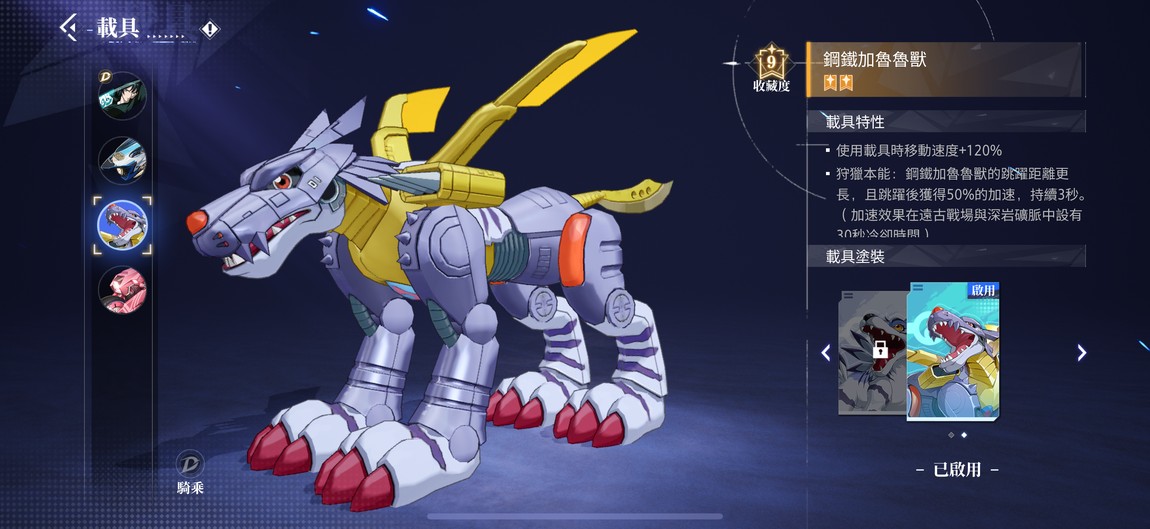The width and height of the screenshot is (1150, 529).
Task: Select the dark-haired character vehicle icon
Action: (x=123, y=96)
